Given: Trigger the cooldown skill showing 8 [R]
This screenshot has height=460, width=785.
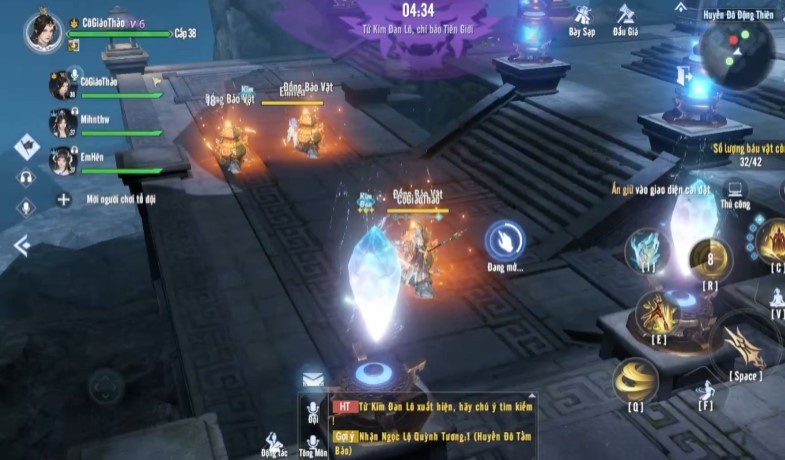Looking at the screenshot, I should click(x=711, y=259).
